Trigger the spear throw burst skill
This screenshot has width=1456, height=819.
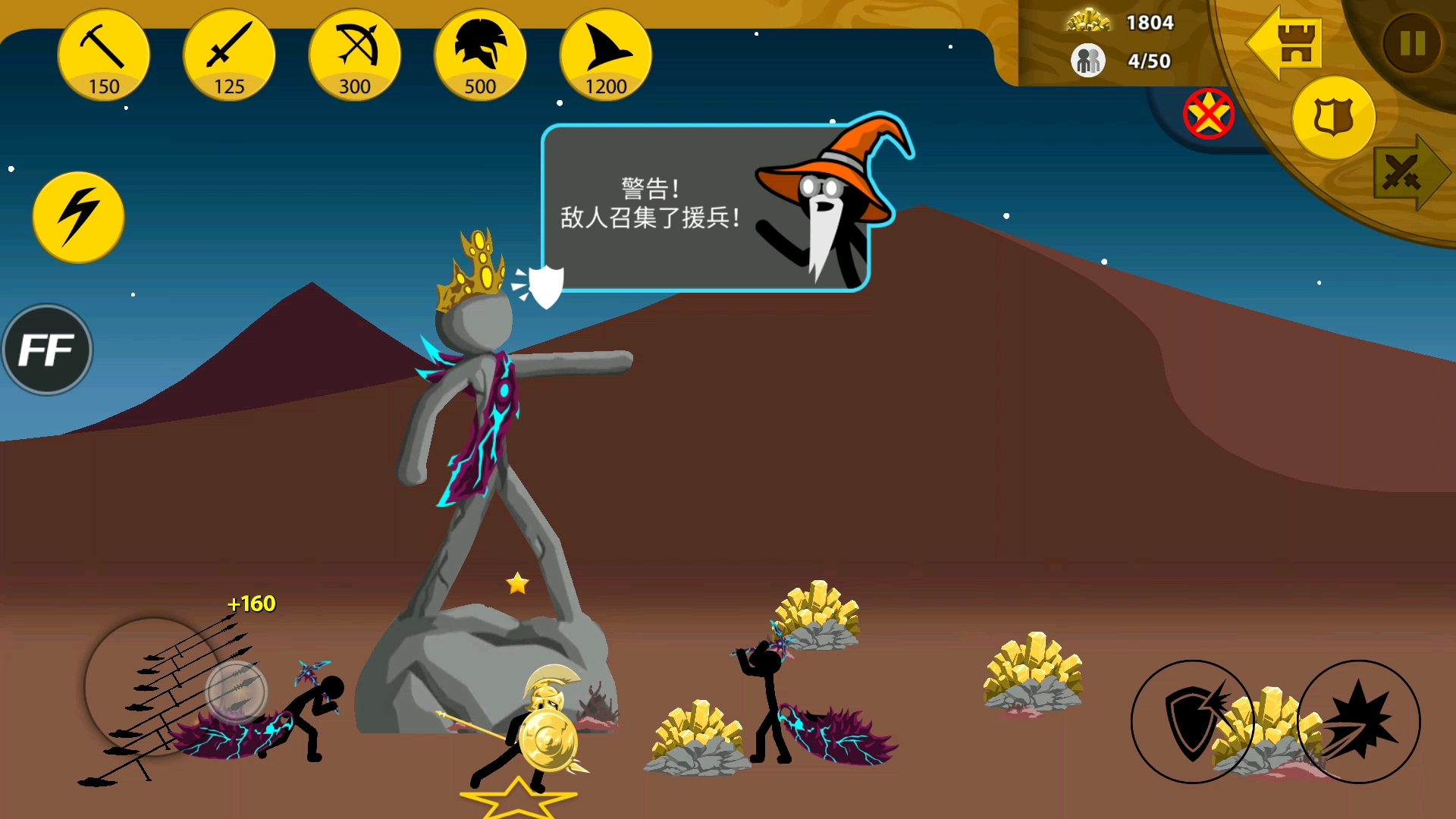(1359, 721)
